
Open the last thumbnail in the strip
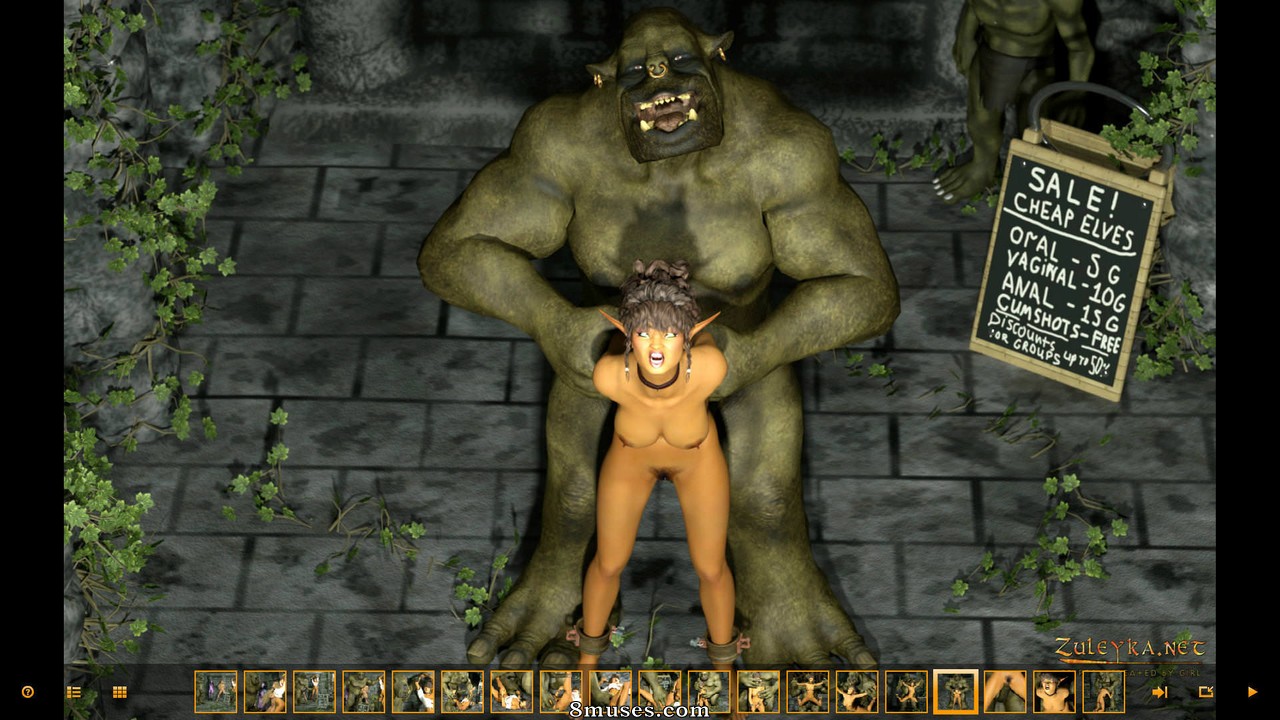click(1103, 691)
